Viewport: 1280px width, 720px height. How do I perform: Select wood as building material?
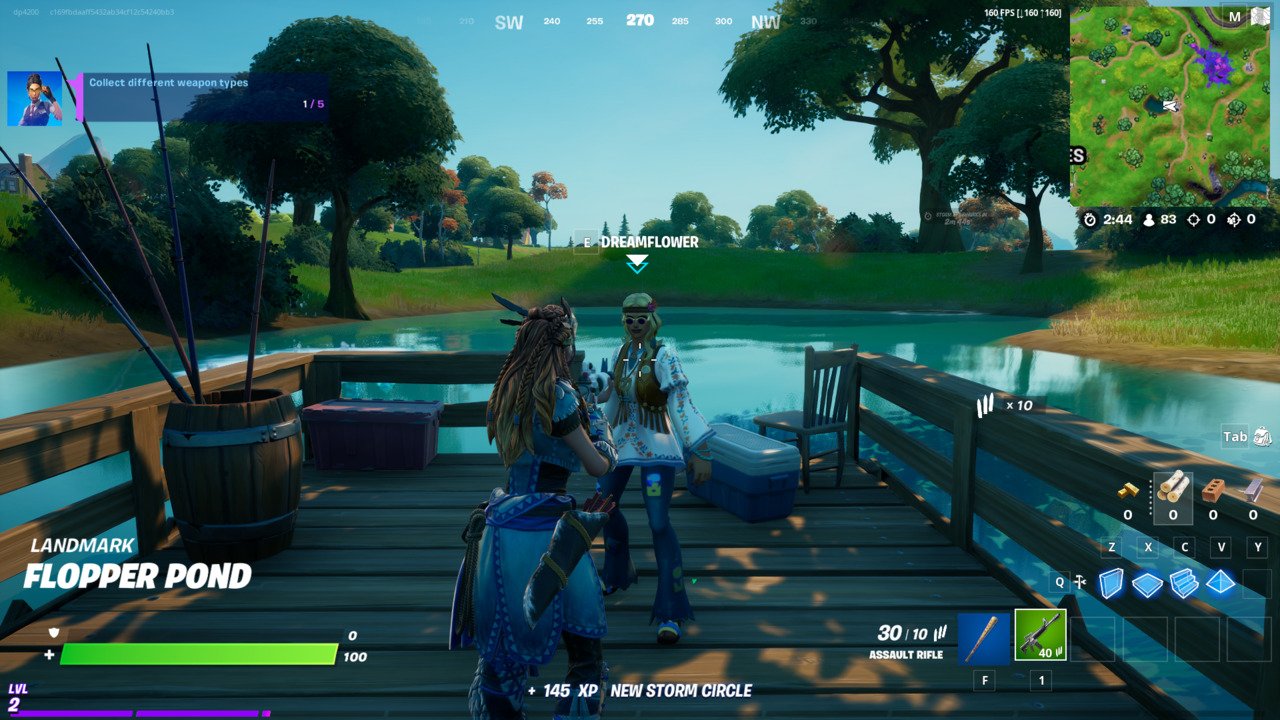1172,487
